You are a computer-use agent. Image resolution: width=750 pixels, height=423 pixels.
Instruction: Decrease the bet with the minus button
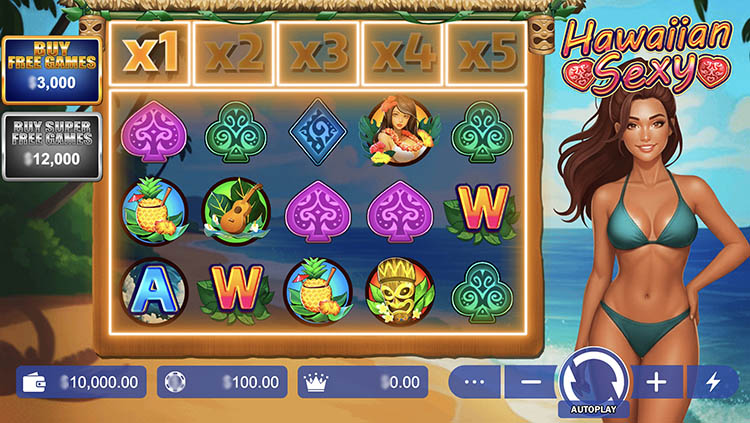click(x=531, y=382)
